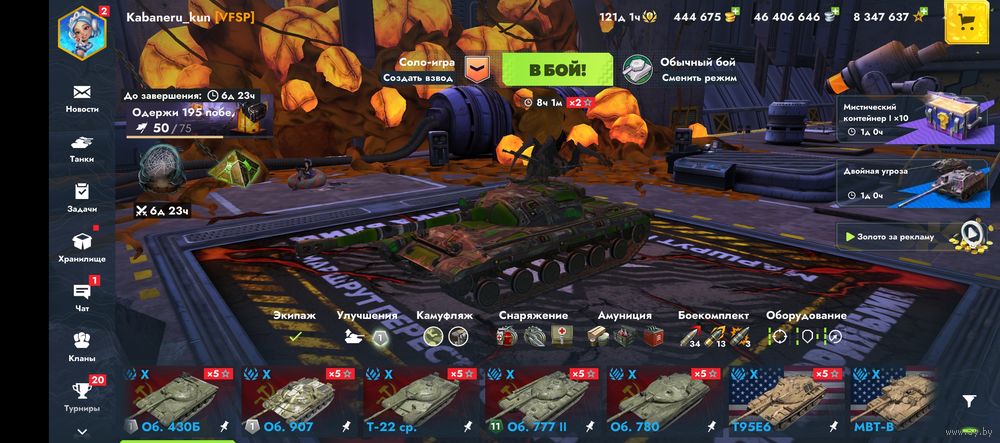Open the shop cart button
Viewport: 1000px width, 443px height.
click(x=967, y=20)
